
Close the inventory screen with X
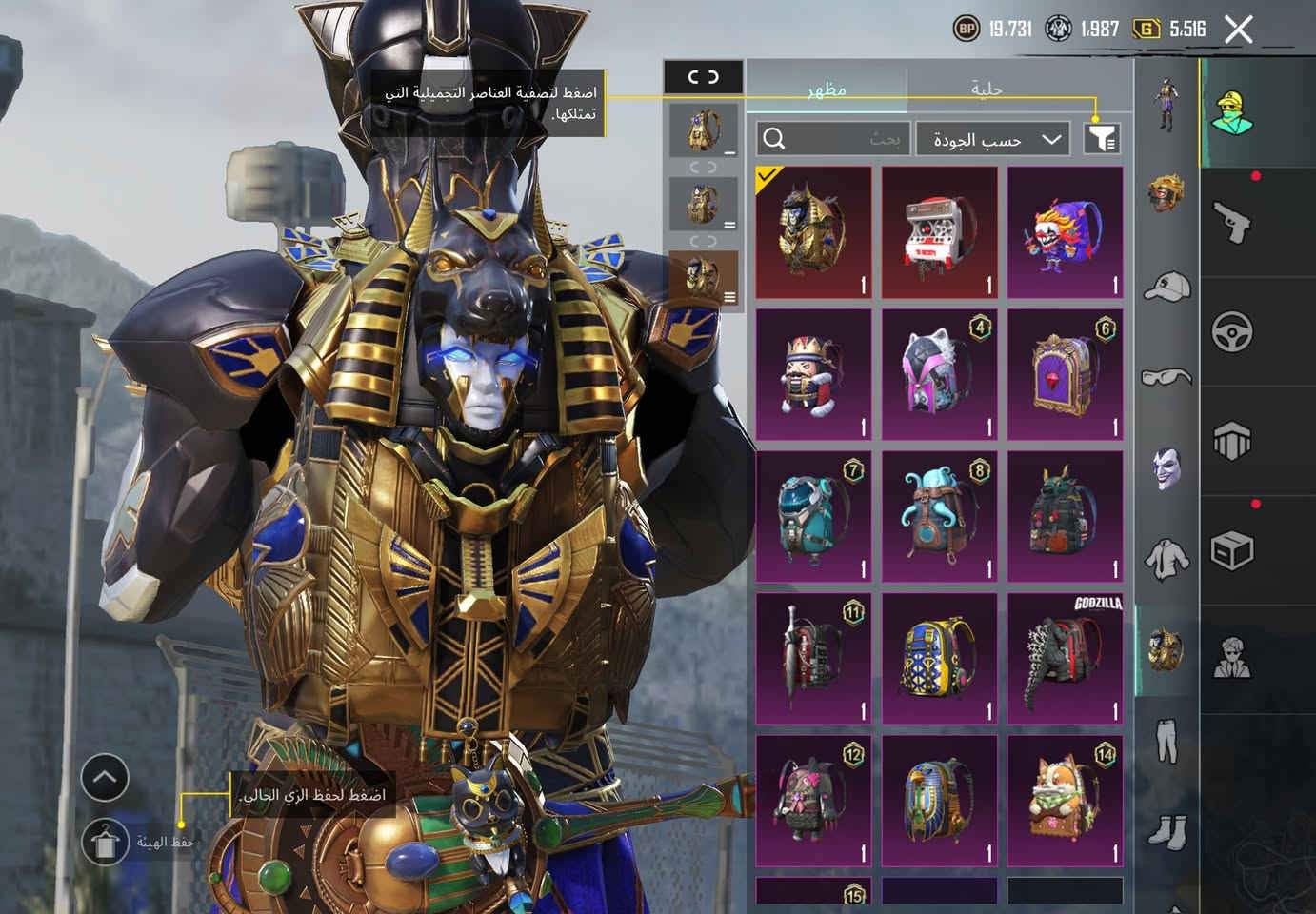tap(1238, 30)
